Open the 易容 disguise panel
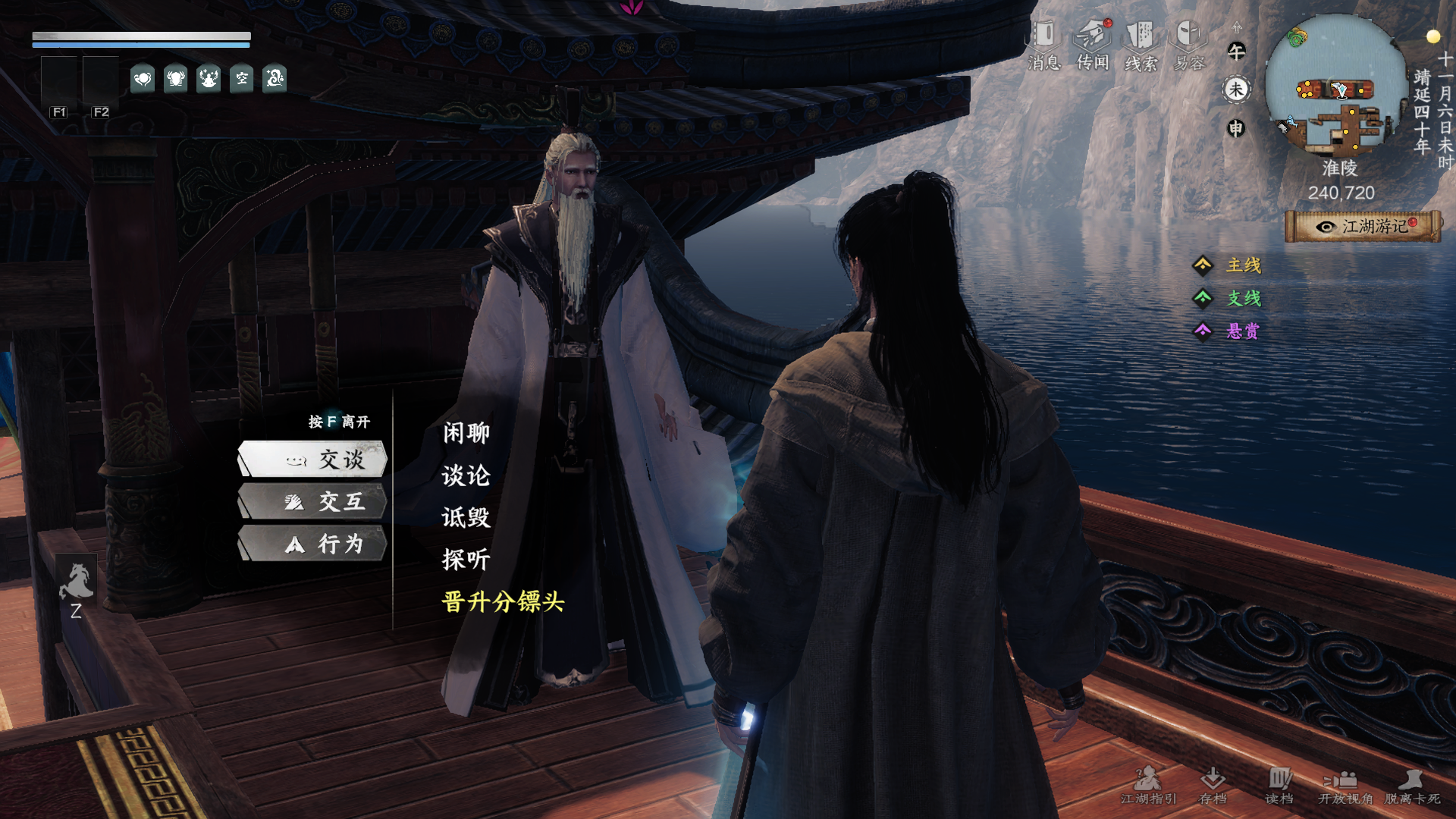Screen dimensions: 1456x819 tap(1189, 45)
